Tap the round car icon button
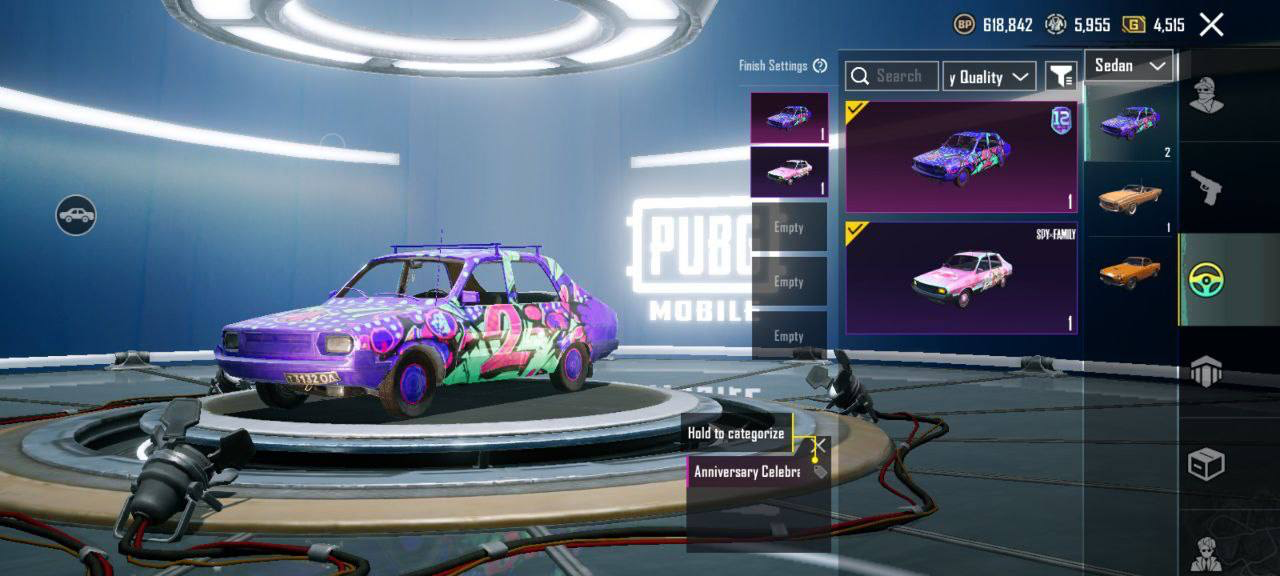Image resolution: width=1280 pixels, height=576 pixels. 76,215
